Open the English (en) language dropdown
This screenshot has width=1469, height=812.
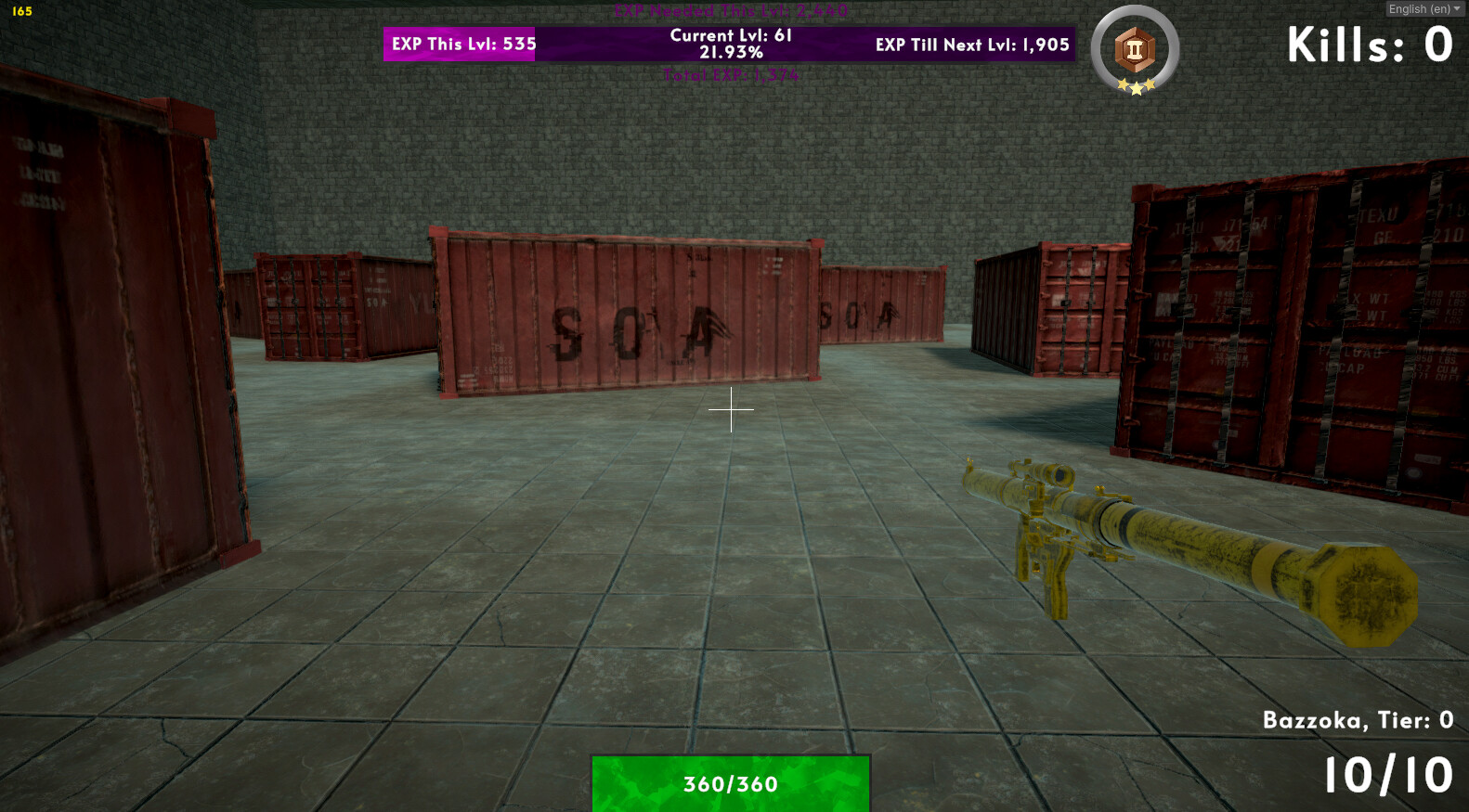(x=1419, y=8)
